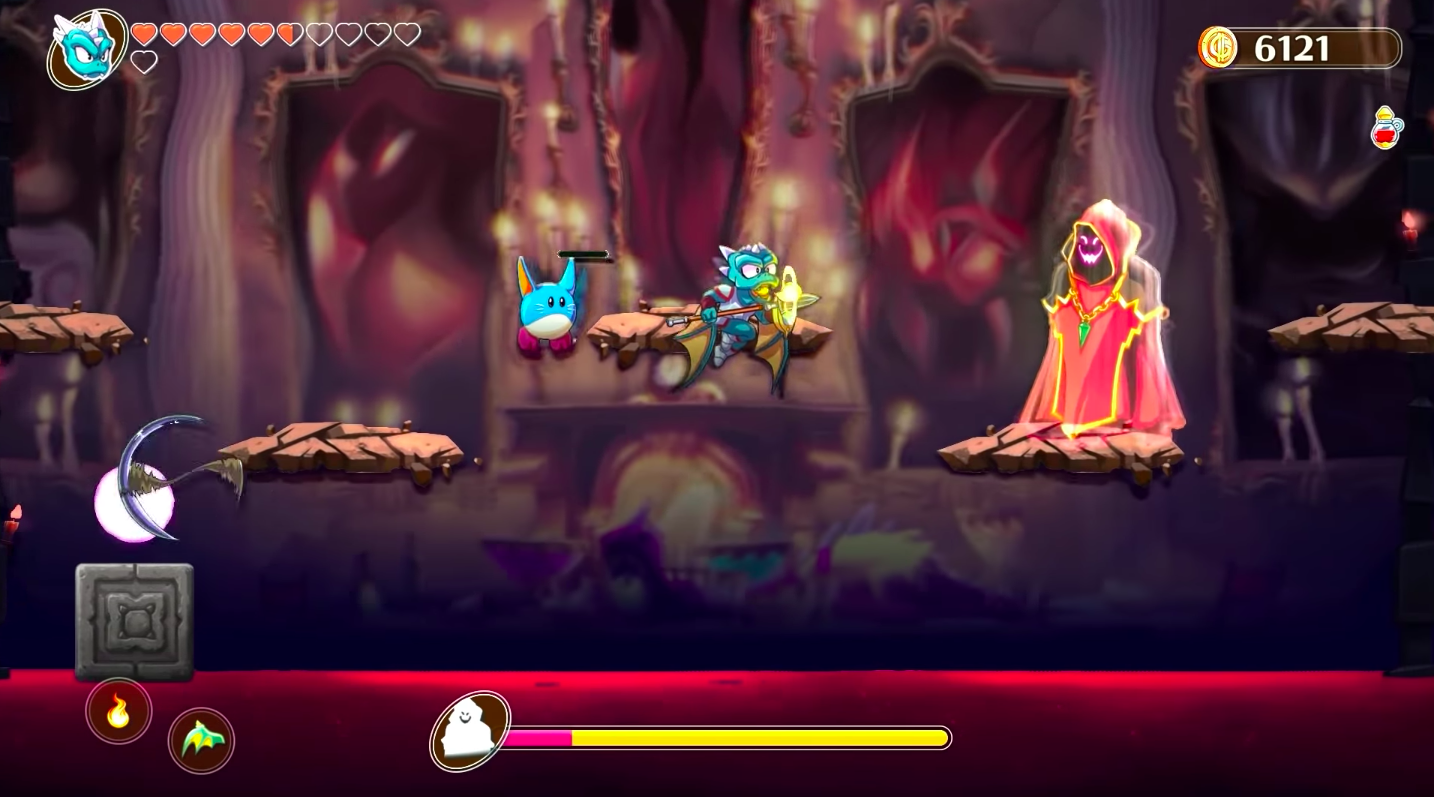Toggle the first red heart in health row
The image size is (1434, 797).
tap(143, 33)
